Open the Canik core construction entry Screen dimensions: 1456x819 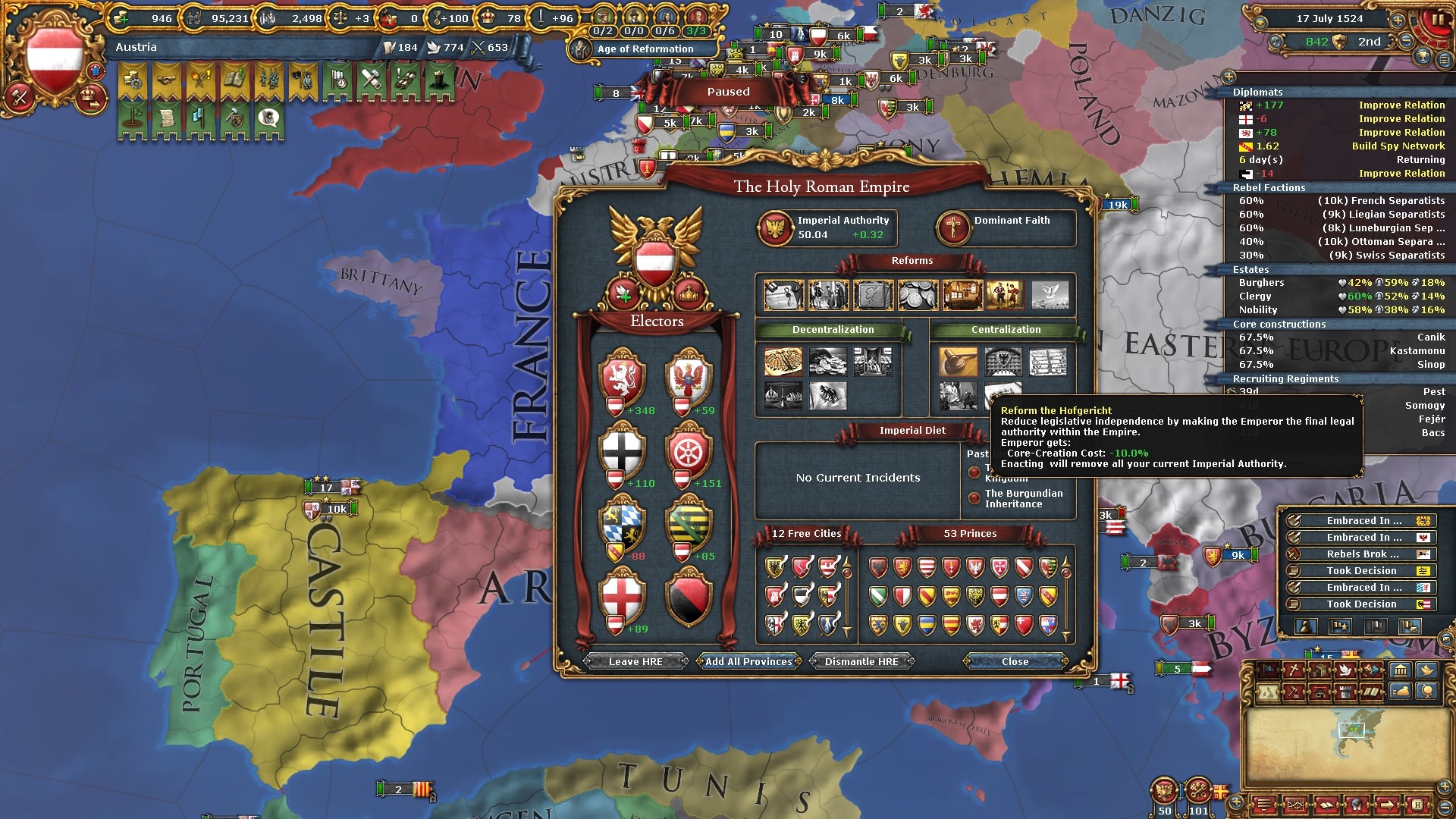[1430, 337]
